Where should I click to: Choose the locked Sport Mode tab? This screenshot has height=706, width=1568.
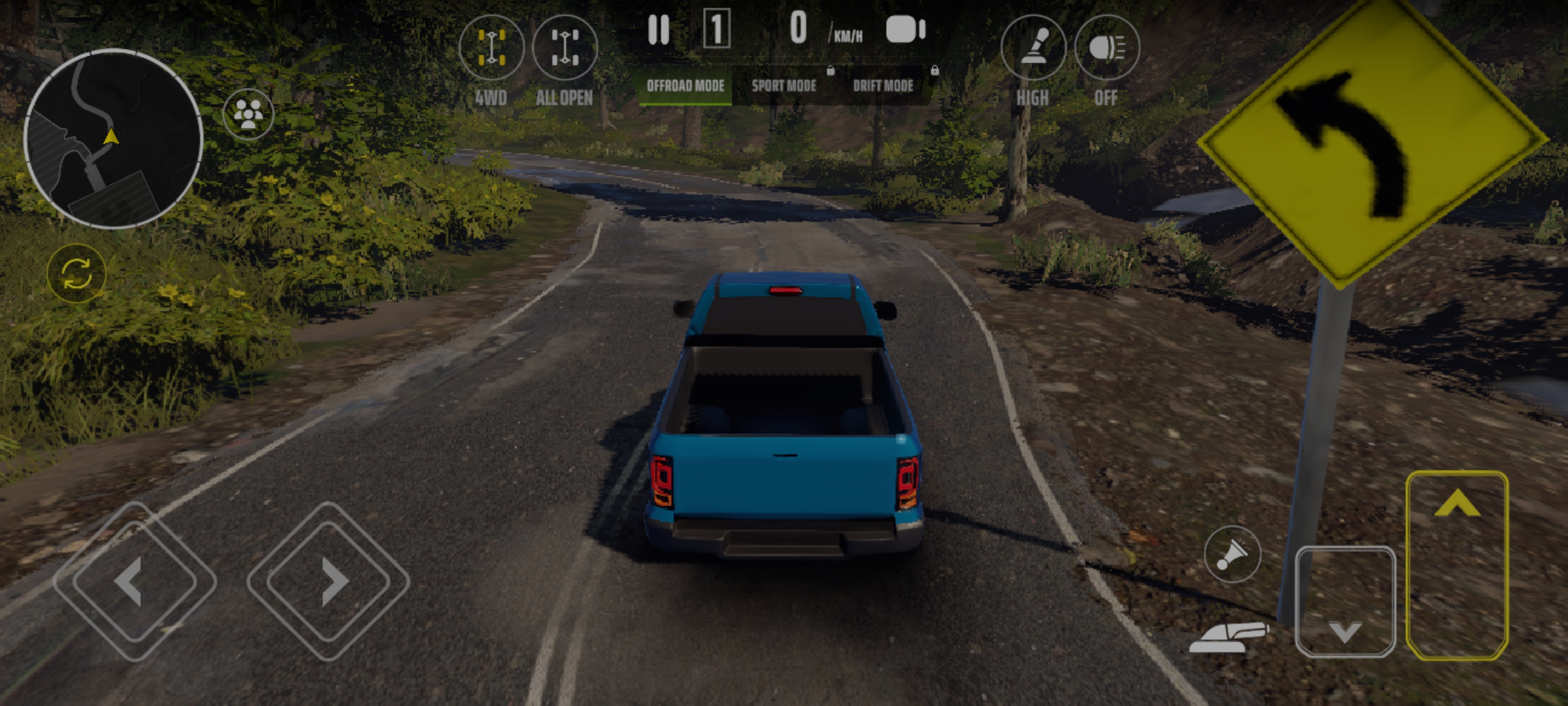[784, 86]
